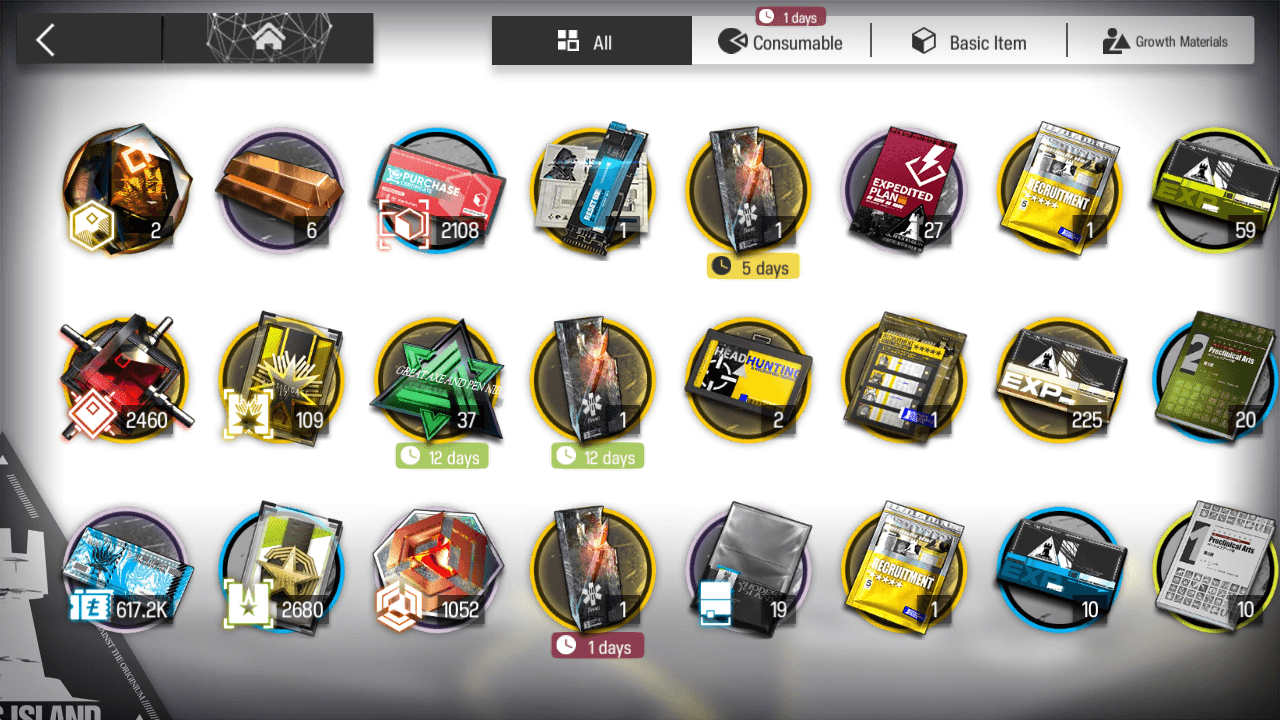Pick the green Great Axe and Pen Nib token
The height and width of the screenshot is (720, 1280).
tap(436, 380)
